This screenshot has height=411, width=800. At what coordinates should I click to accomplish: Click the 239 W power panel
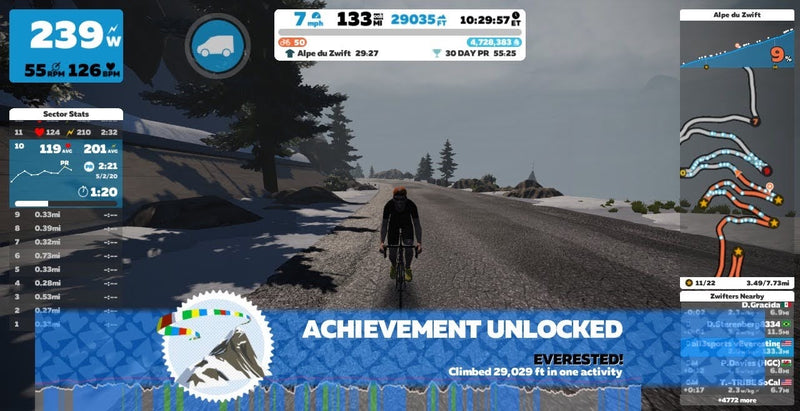click(66, 44)
